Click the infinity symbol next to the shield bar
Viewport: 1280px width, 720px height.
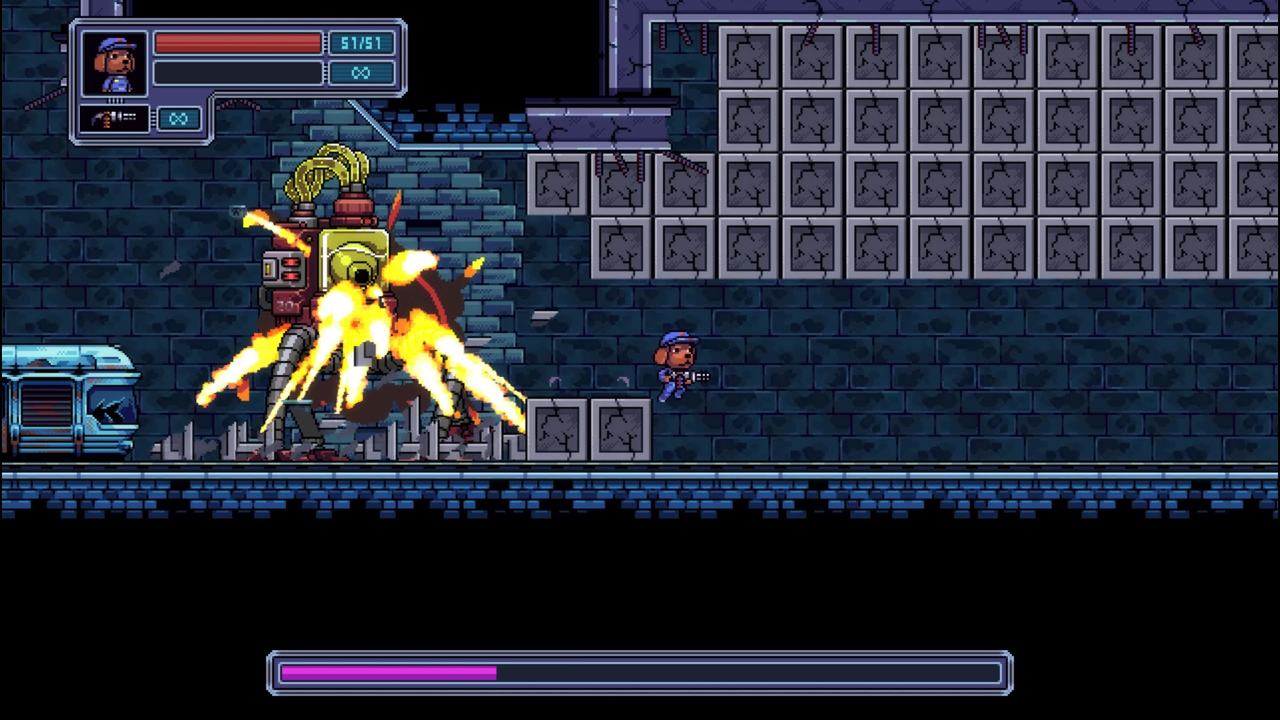click(361, 72)
